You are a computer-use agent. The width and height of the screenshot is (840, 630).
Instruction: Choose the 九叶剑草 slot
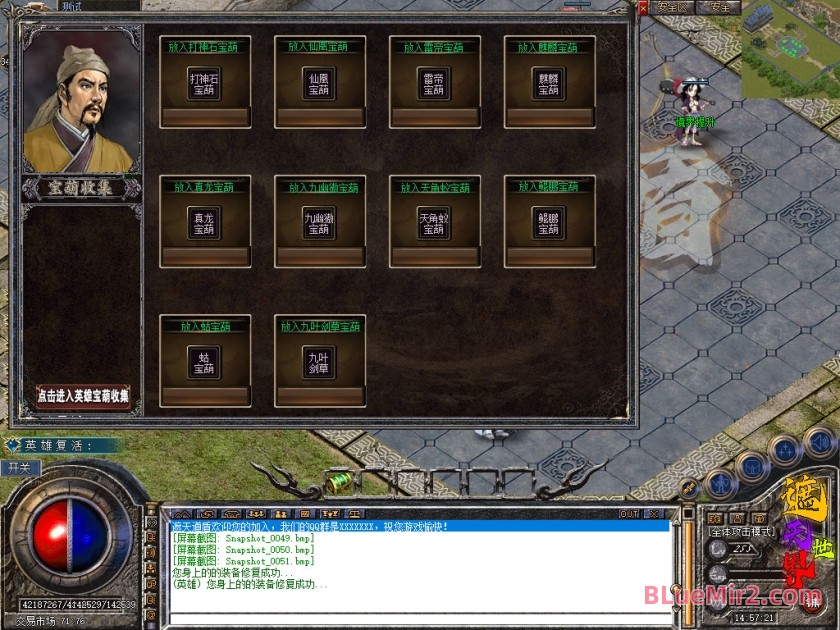[319, 362]
